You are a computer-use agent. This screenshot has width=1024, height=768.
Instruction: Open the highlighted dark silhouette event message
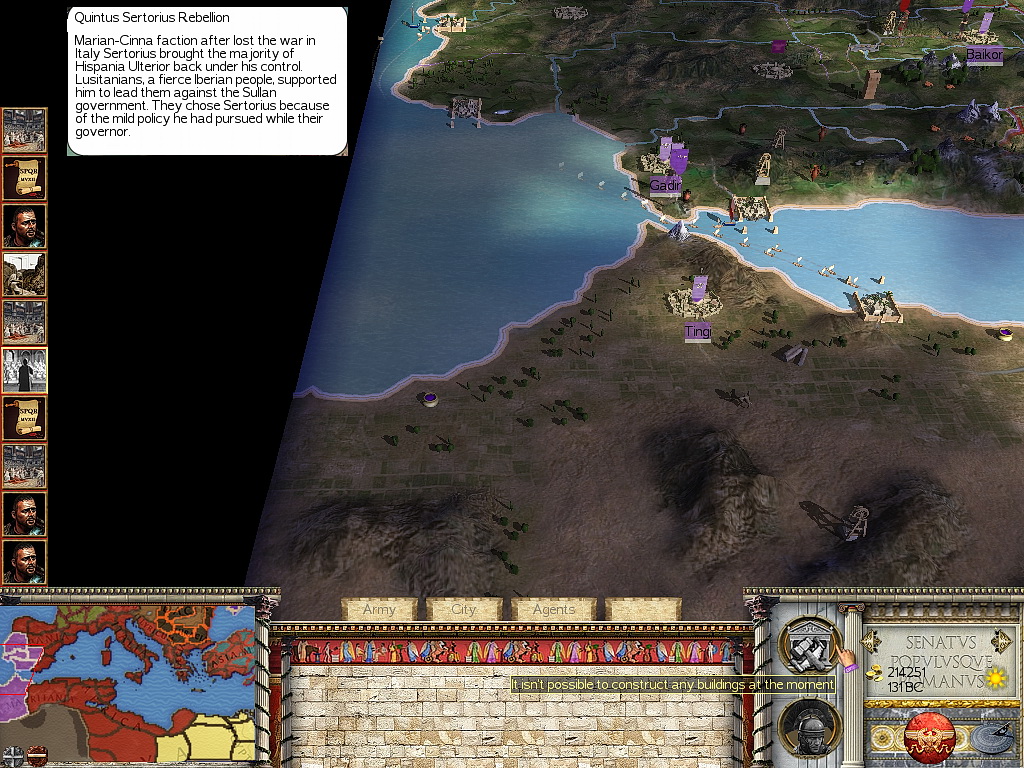coord(25,370)
